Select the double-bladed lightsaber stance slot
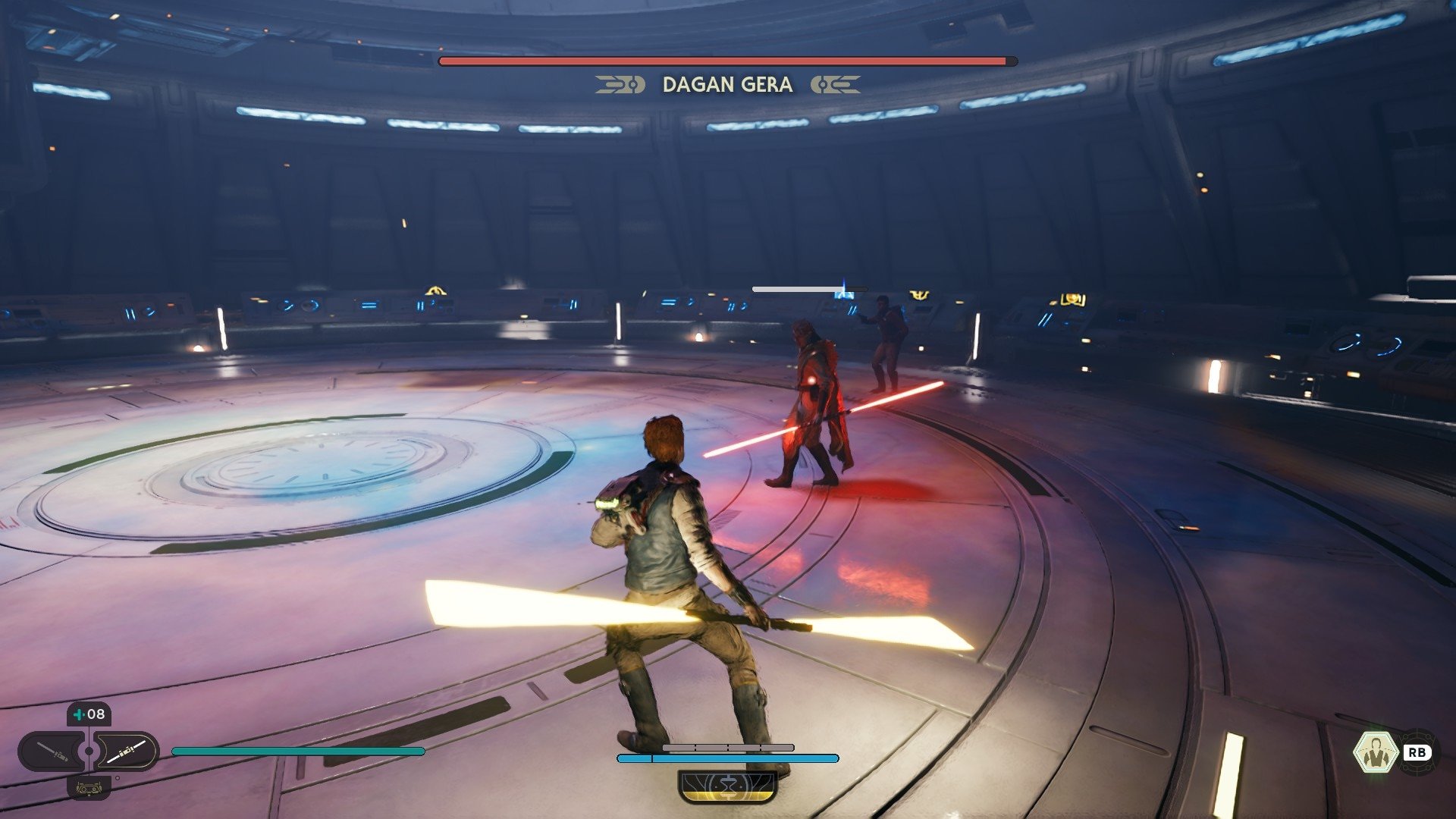The width and height of the screenshot is (1456, 819). tap(126, 752)
